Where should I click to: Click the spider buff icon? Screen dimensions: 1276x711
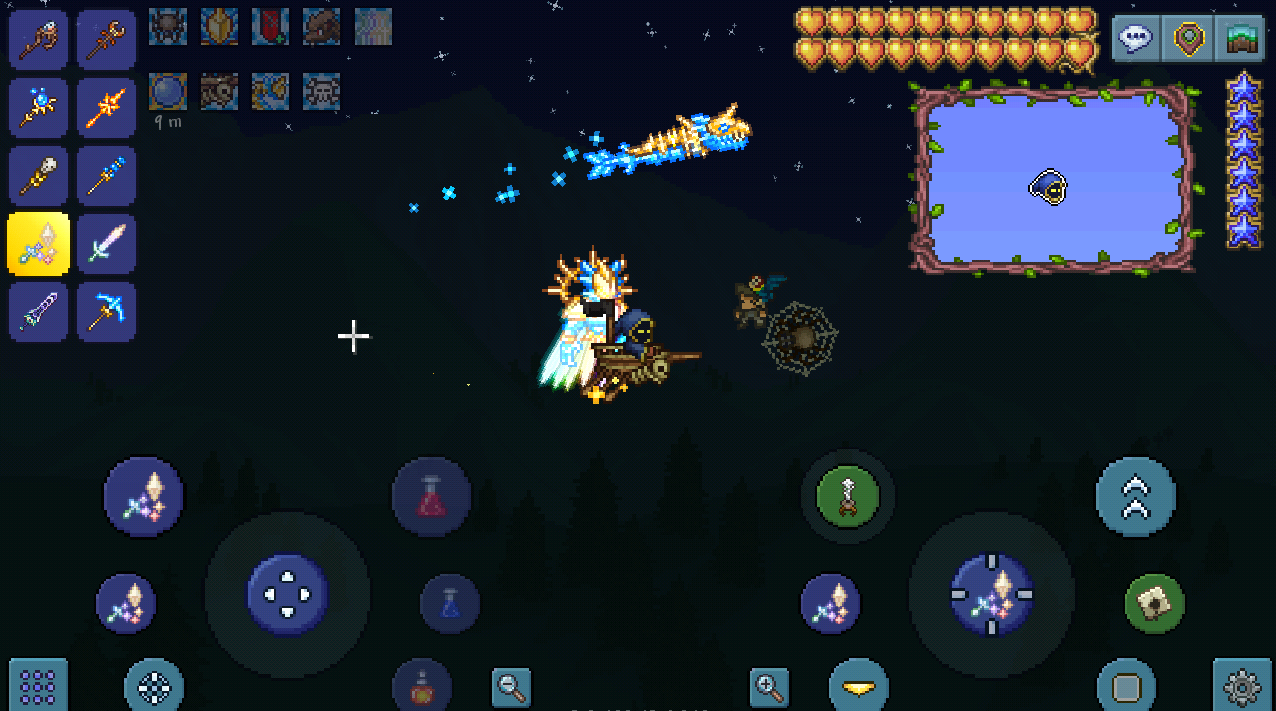pos(167,26)
